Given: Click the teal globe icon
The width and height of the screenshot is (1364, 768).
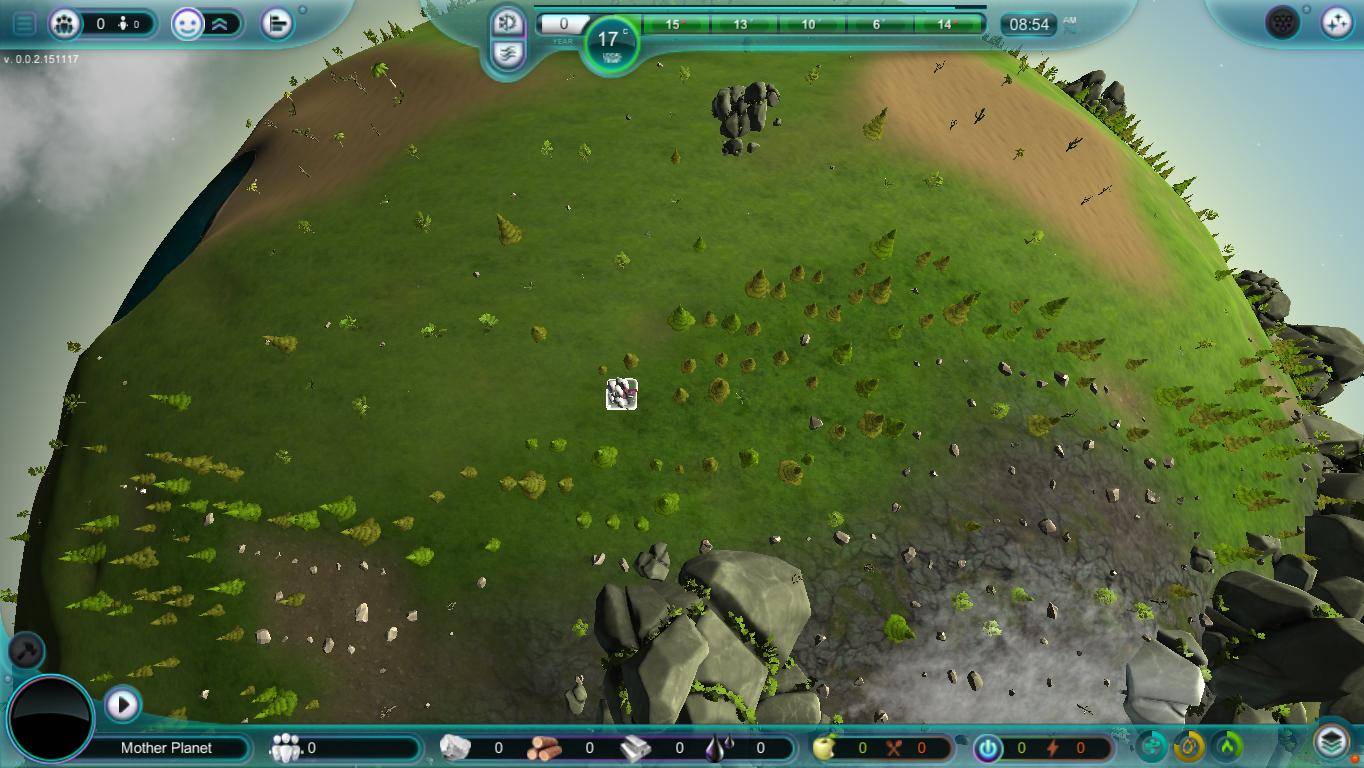Looking at the screenshot, I should (1152, 746).
